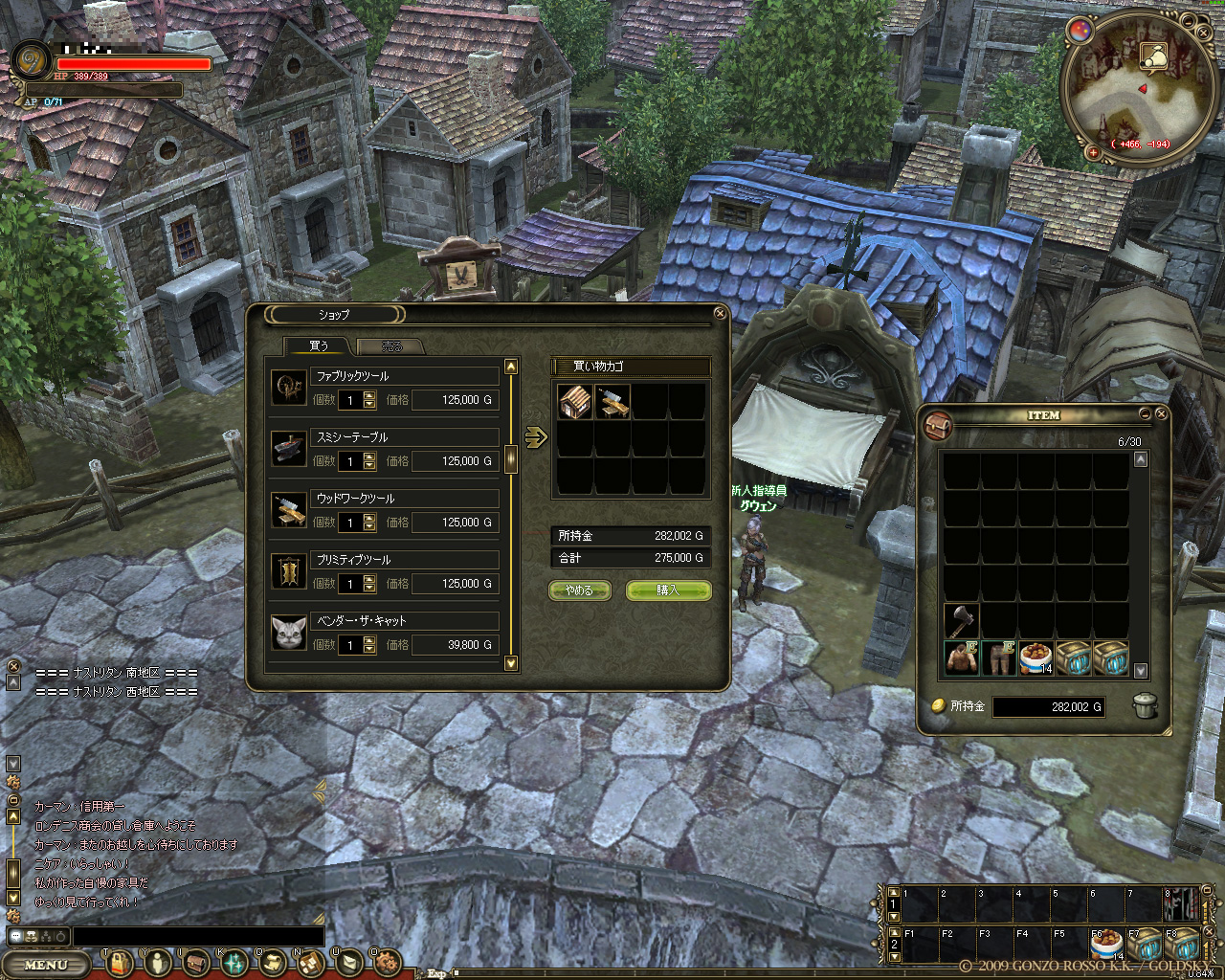Cancel the shop with the やめる button
The width and height of the screenshot is (1225, 980).
pyautogui.click(x=580, y=590)
